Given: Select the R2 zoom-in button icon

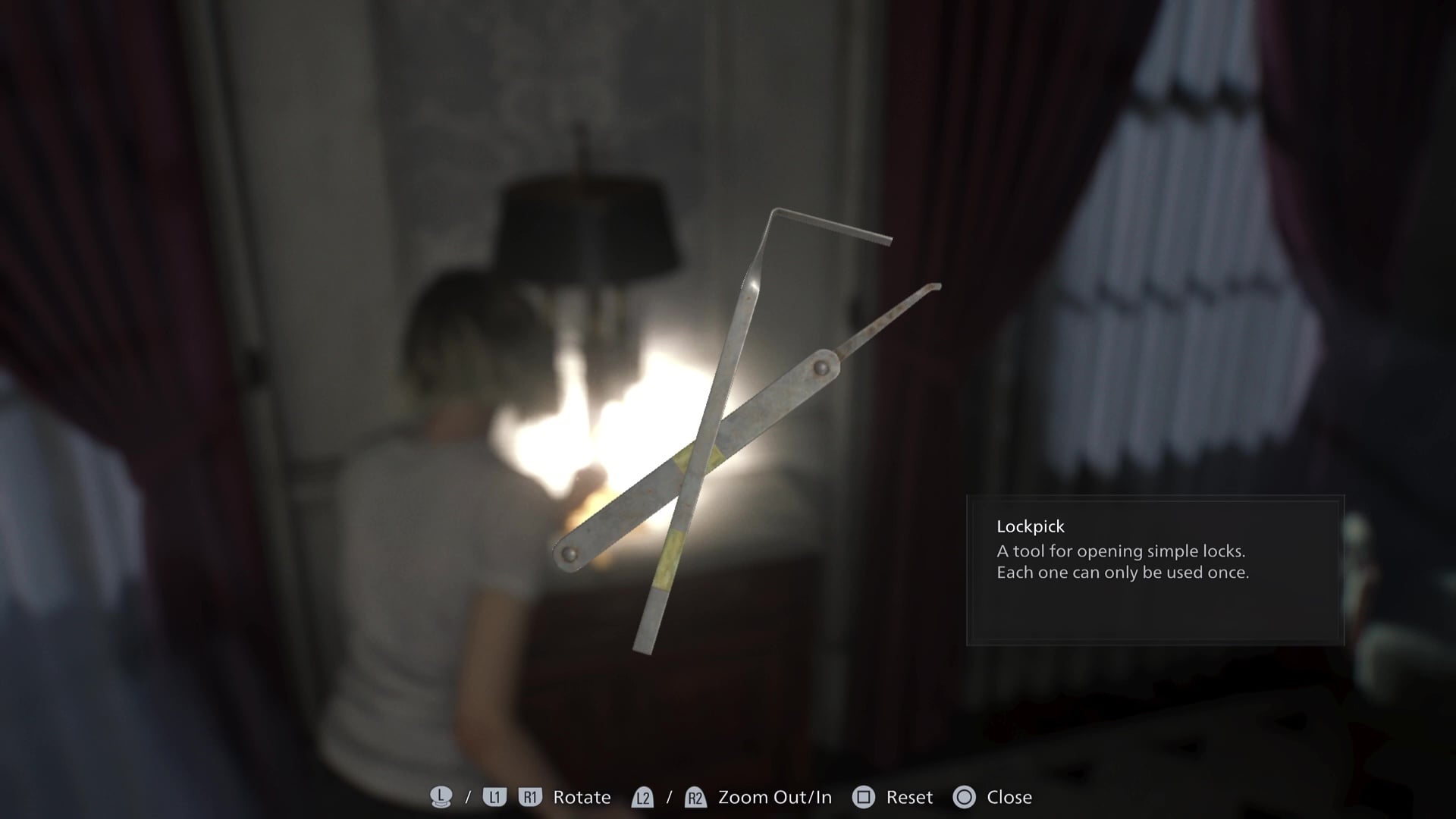Looking at the screenshot, I should 695,797.
